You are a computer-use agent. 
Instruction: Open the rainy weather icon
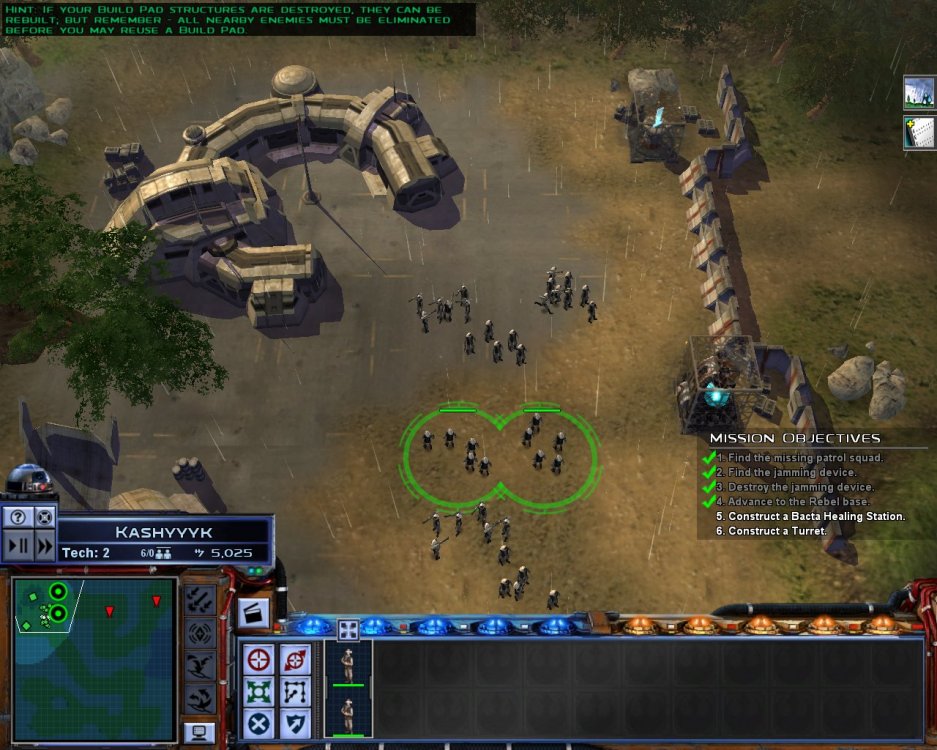[x=919, y=93]
